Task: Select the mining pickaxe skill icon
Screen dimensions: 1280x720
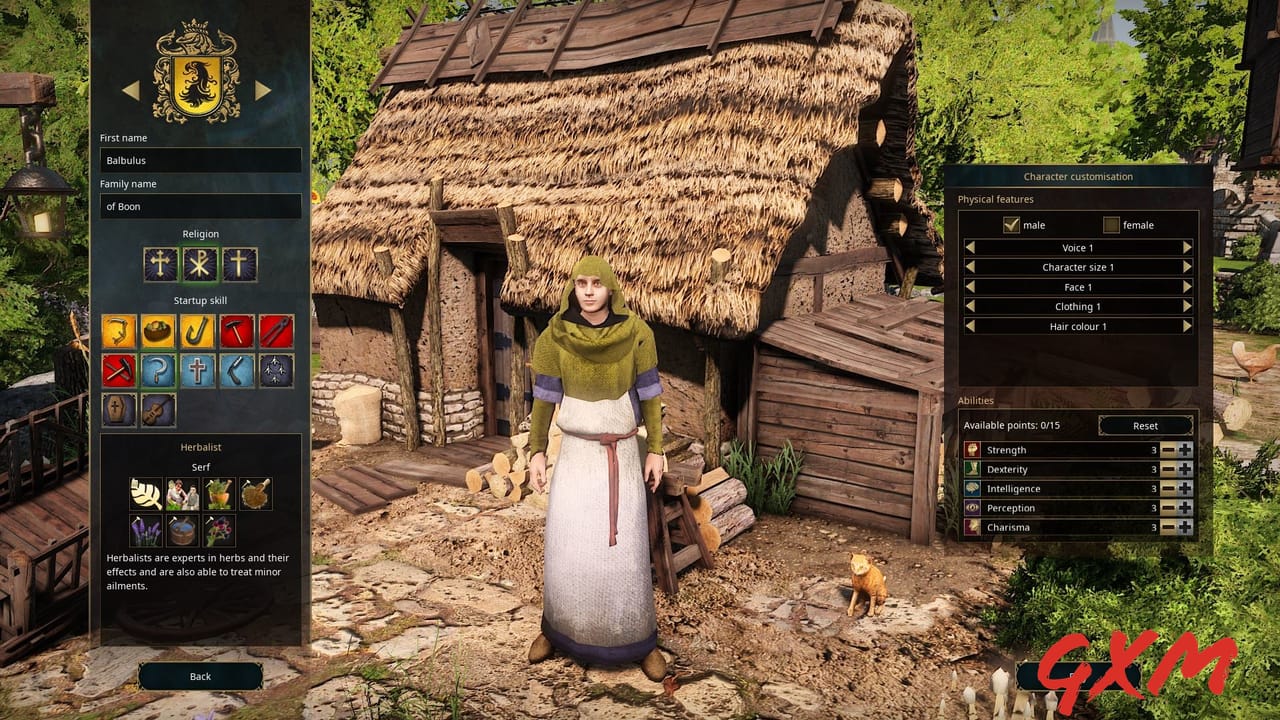Action: click(x=118, y=370)
